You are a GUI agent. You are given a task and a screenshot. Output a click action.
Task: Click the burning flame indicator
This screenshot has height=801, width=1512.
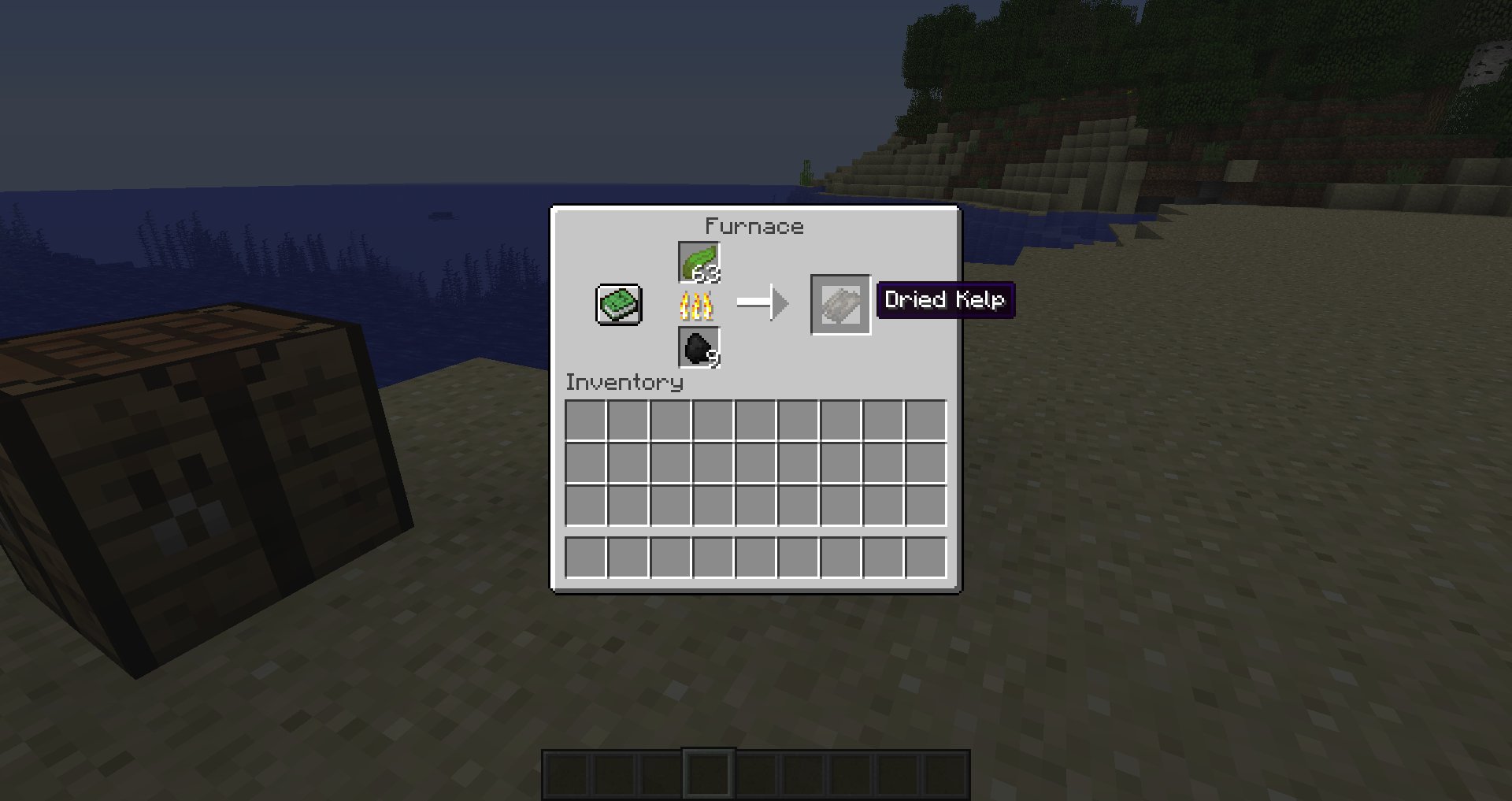(x=698, y=306)
